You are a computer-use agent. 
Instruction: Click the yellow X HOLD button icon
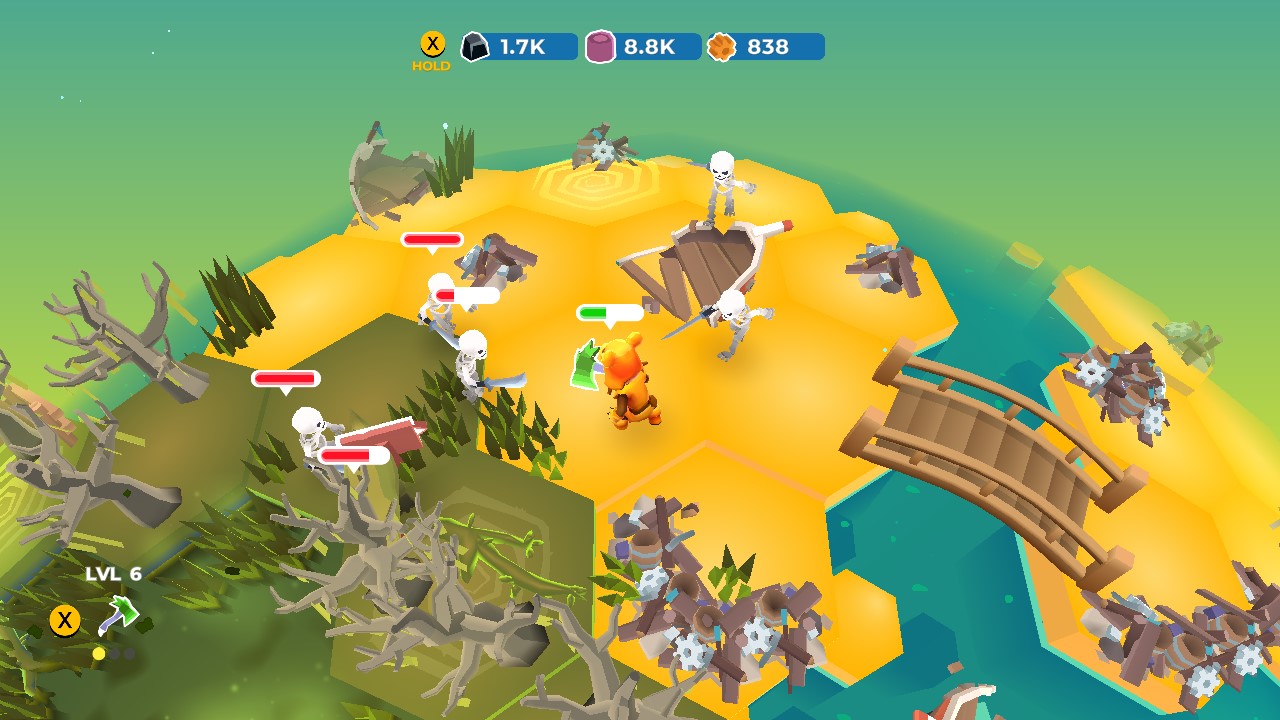(432, 43)
